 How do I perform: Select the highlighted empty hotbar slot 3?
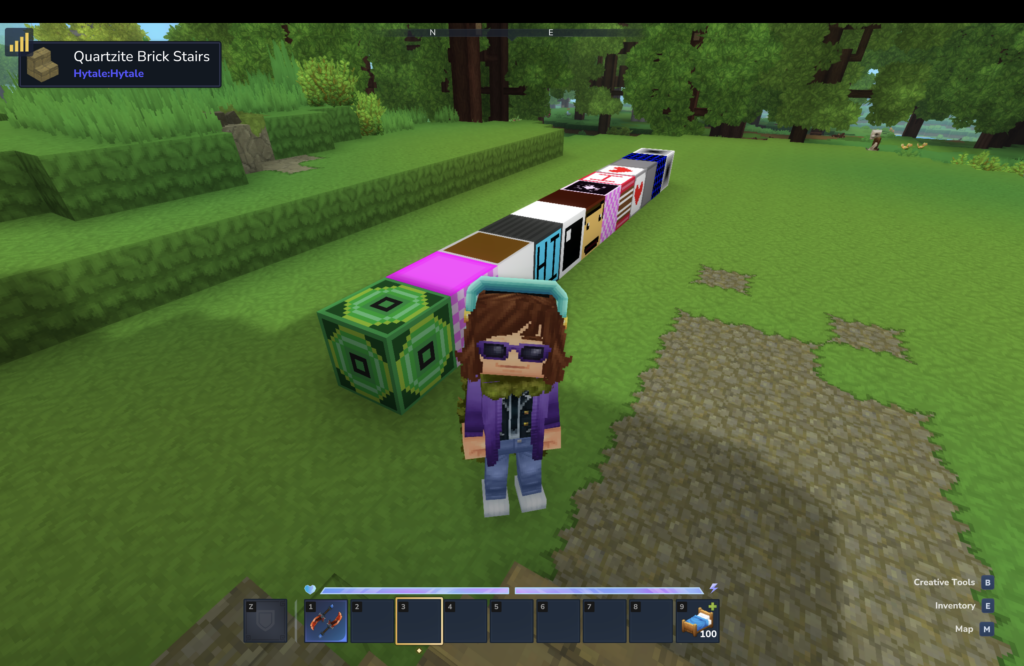[419, 621]
